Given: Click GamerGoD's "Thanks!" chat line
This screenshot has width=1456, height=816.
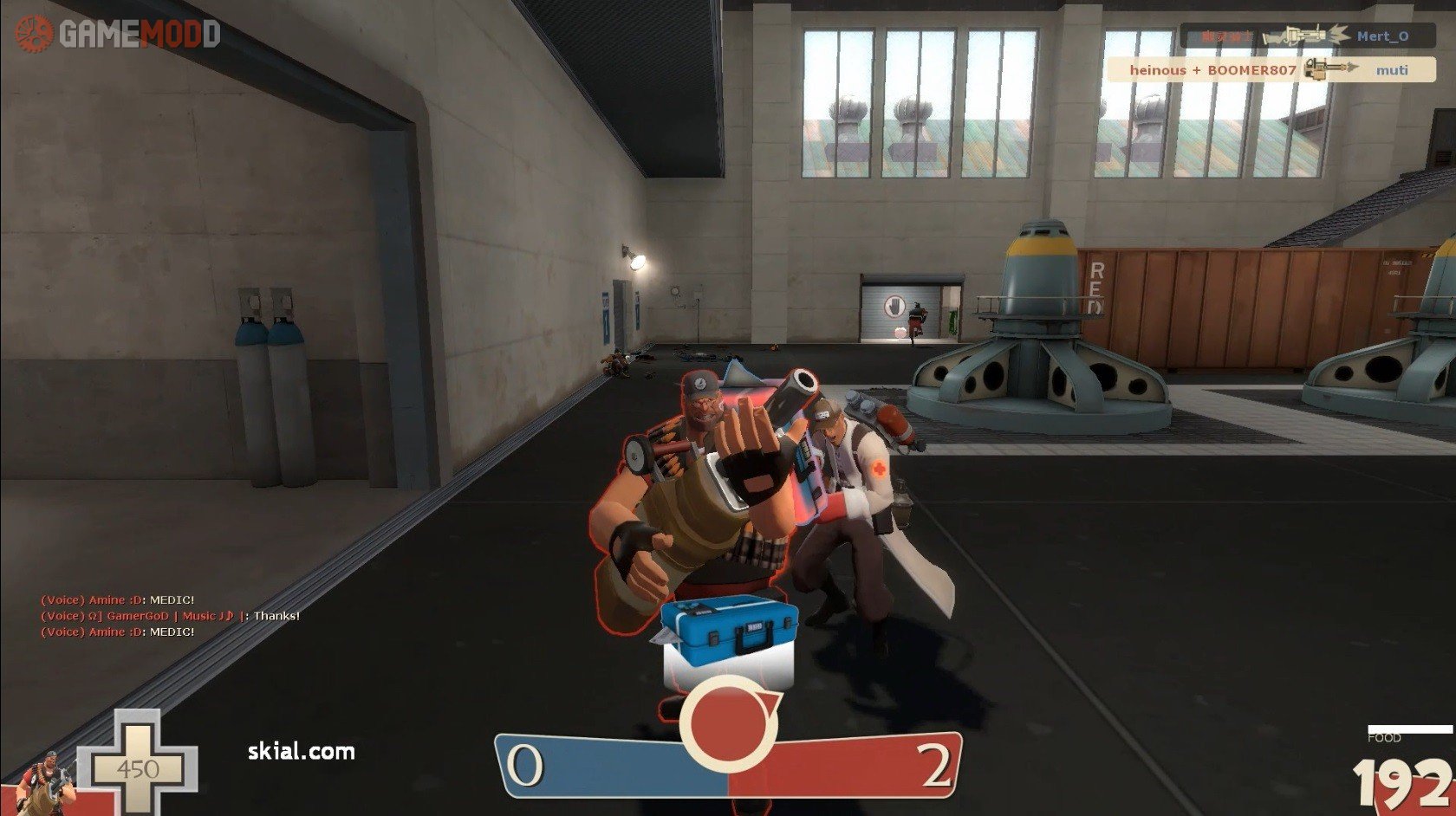Looking at the screenshot, I should 171,616.
